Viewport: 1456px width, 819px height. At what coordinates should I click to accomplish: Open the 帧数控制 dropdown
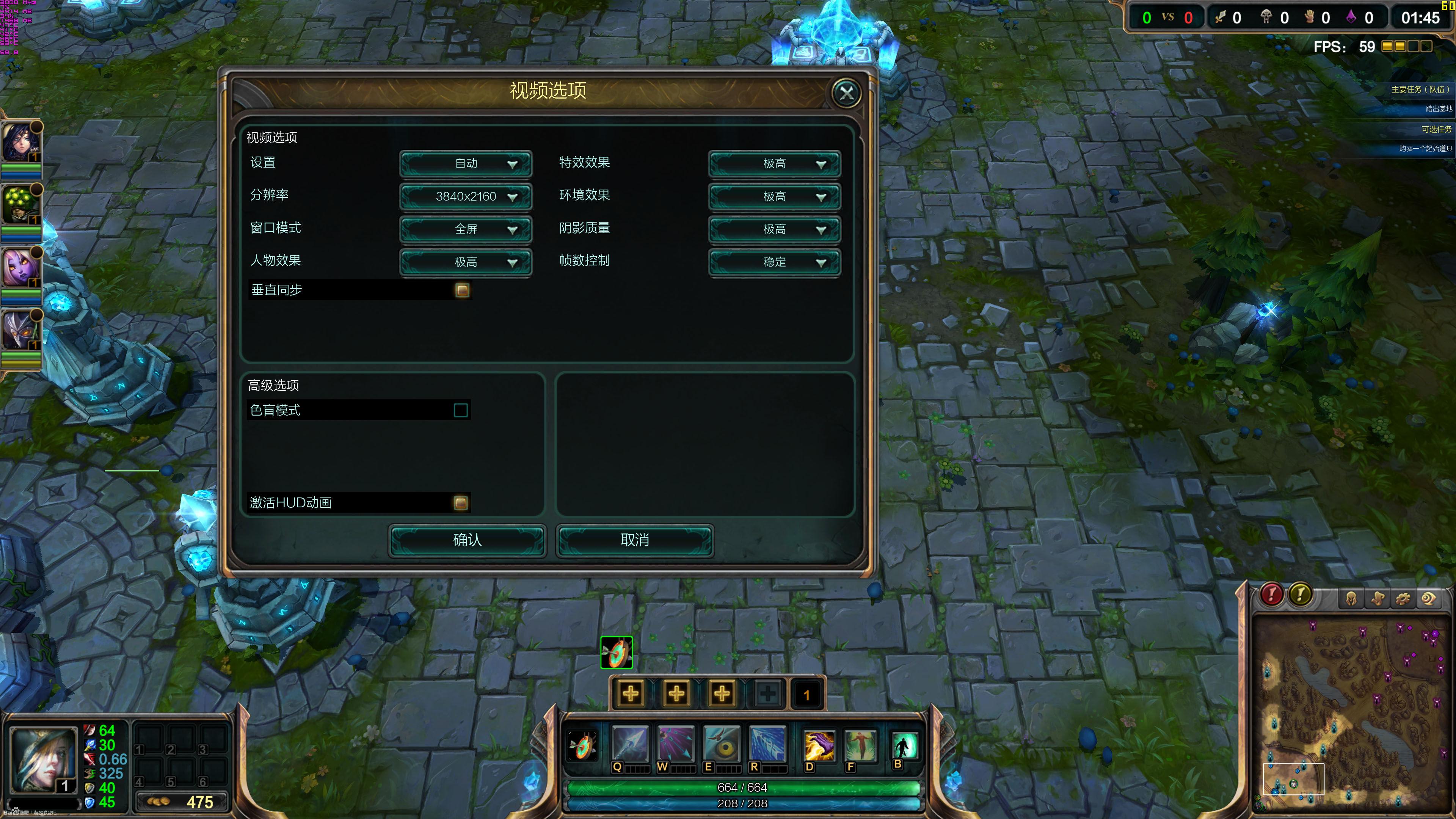(x=774, y=262)
